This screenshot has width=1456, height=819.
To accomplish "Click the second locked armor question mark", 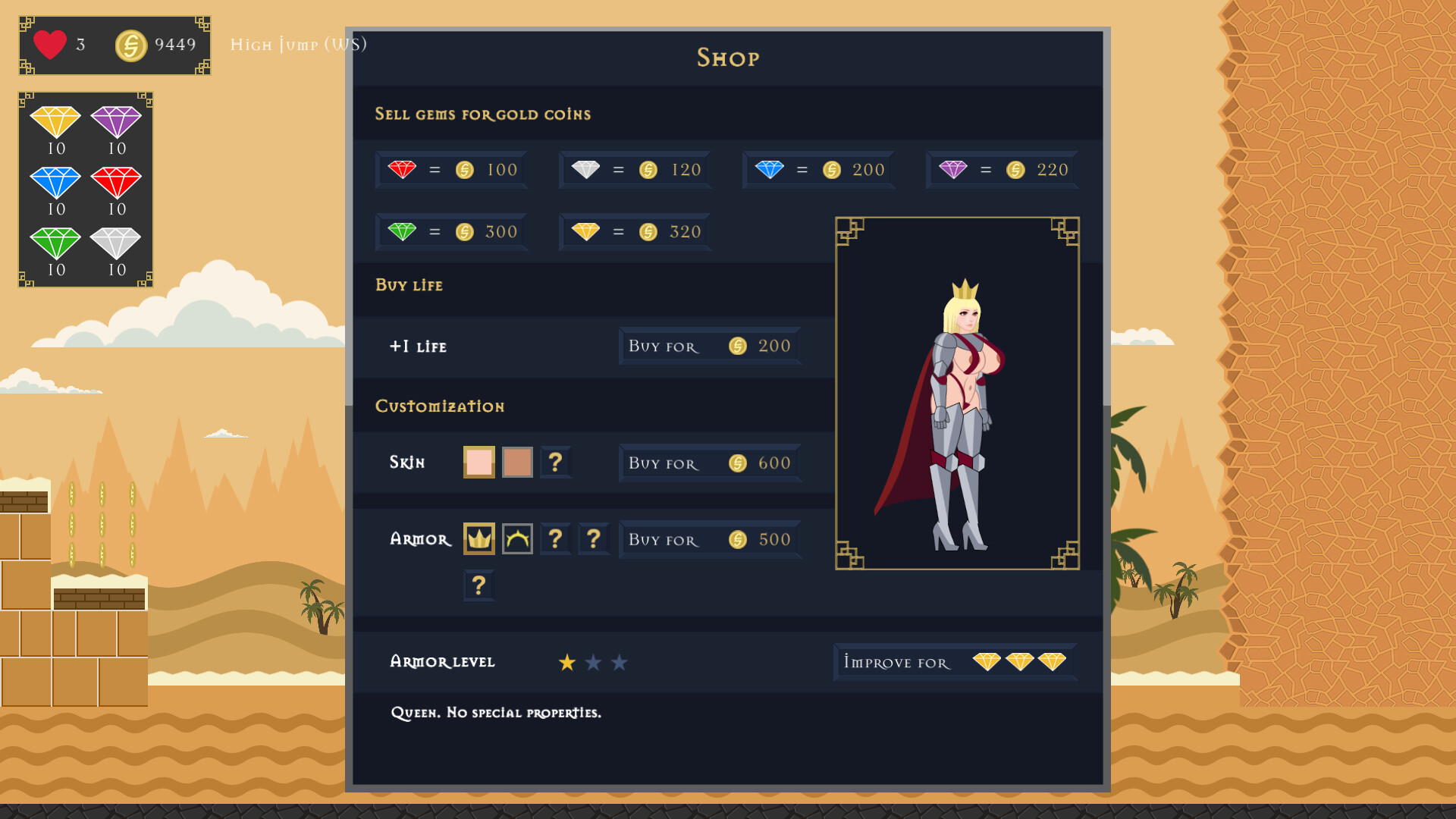I will coord(594,538).
